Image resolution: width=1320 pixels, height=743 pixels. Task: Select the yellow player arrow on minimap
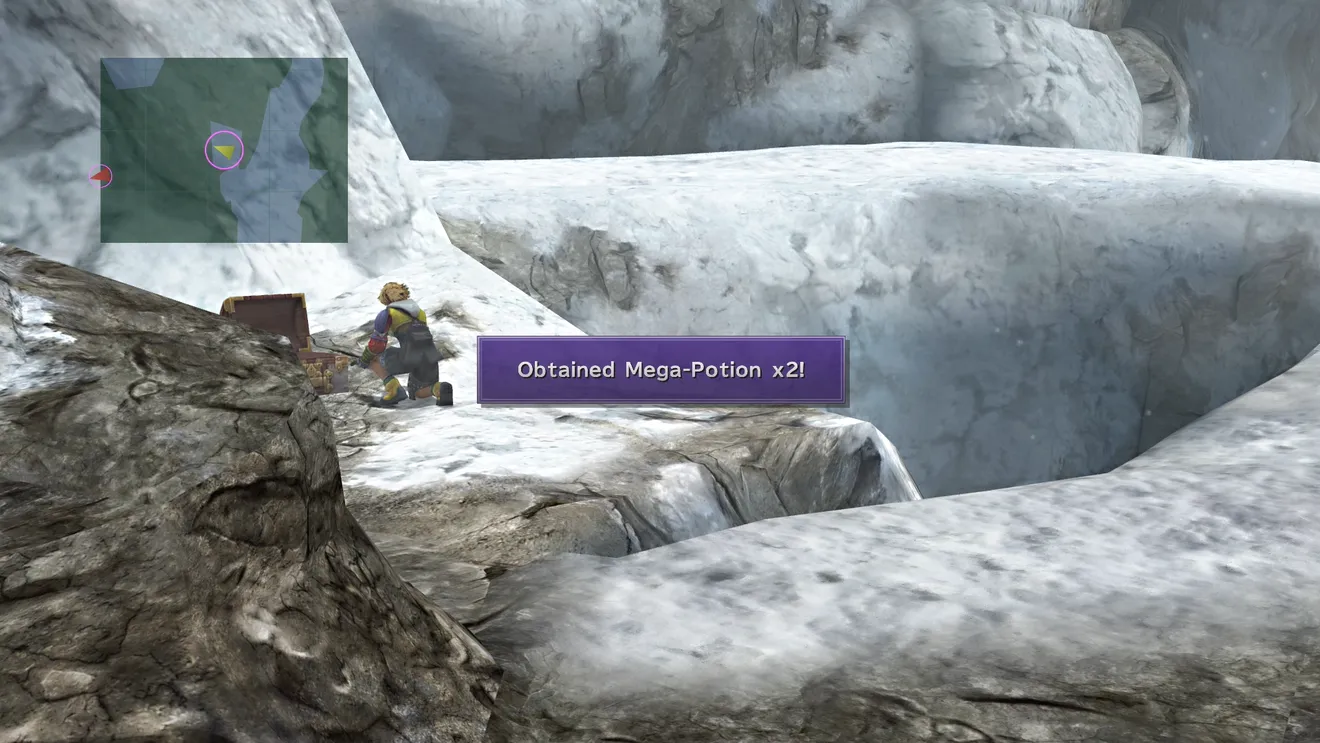(x=226, y=151)
